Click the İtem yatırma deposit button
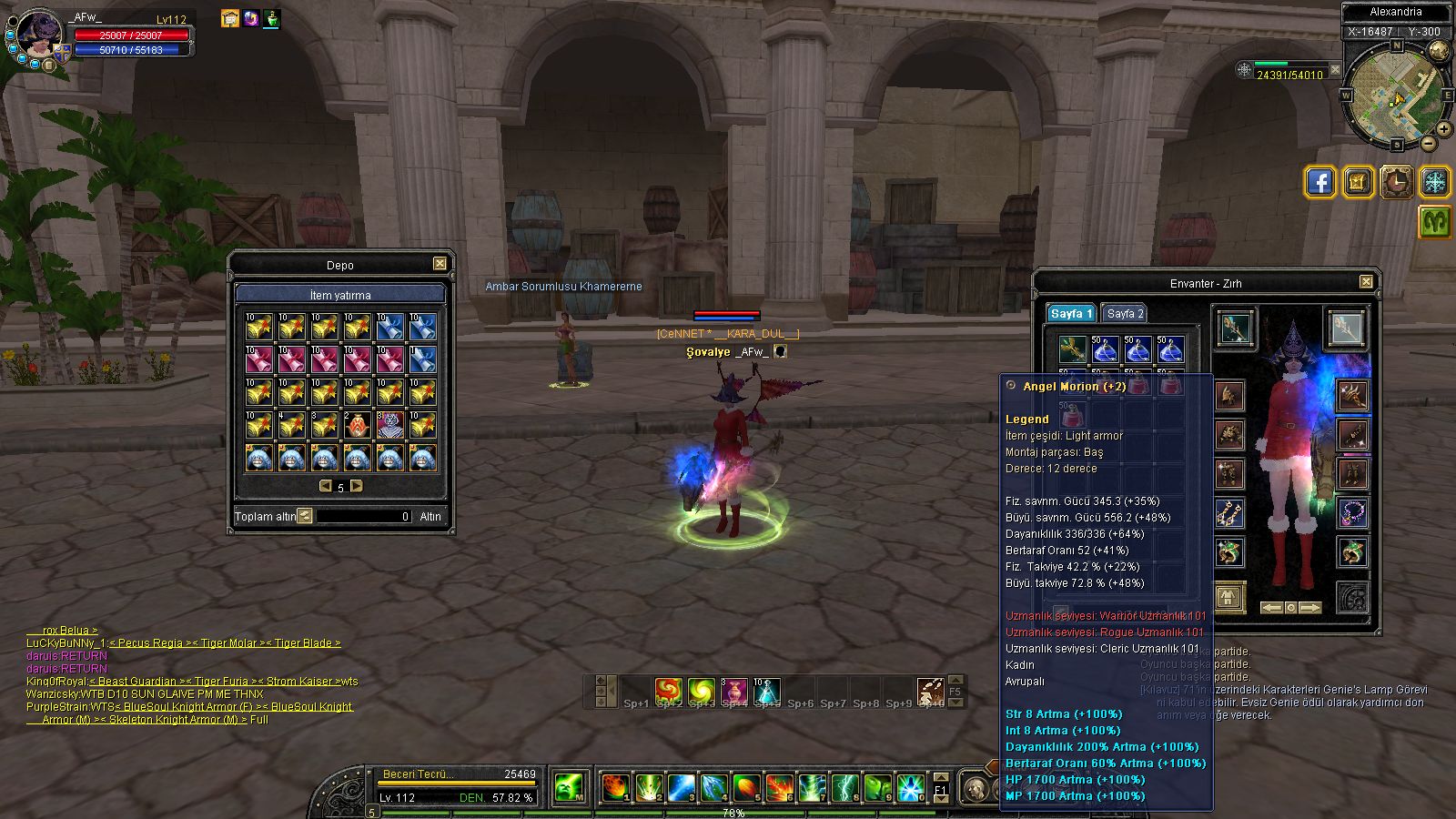 [339, 295]
